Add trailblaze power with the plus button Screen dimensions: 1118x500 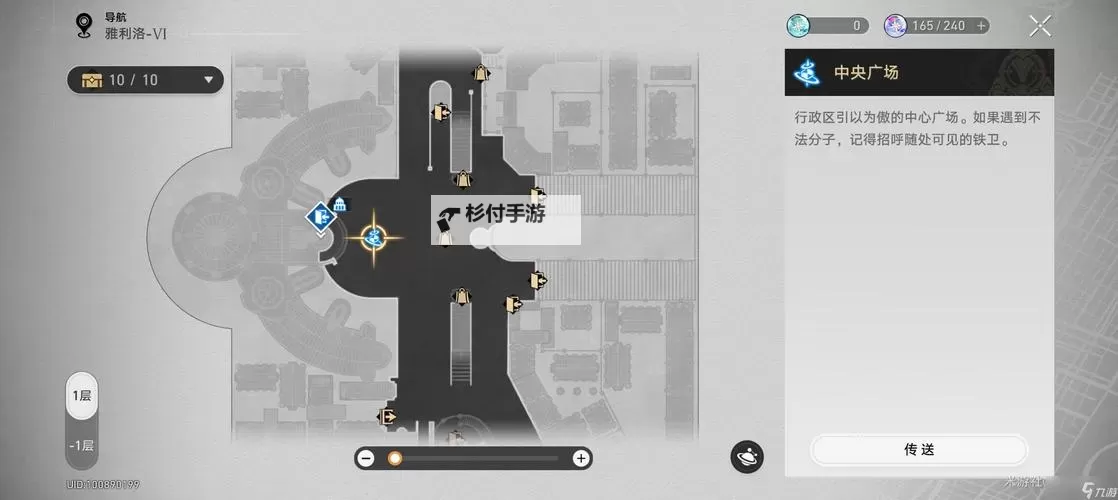[982, 26]
